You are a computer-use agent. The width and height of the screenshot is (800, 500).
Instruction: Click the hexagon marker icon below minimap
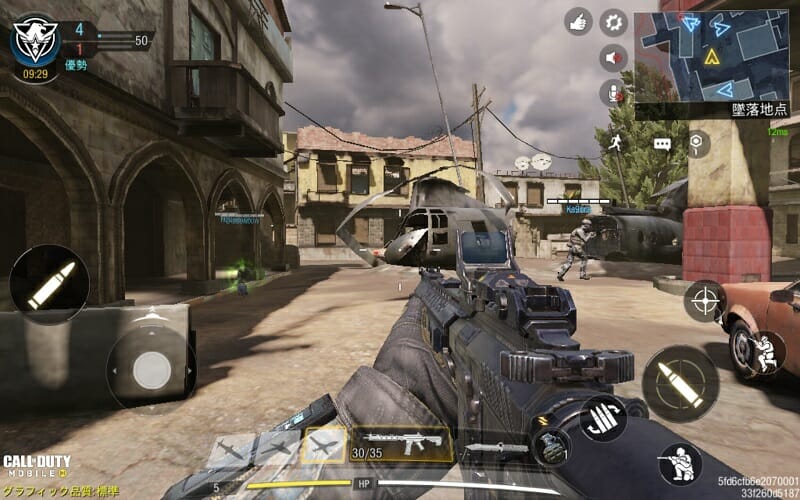696,144
